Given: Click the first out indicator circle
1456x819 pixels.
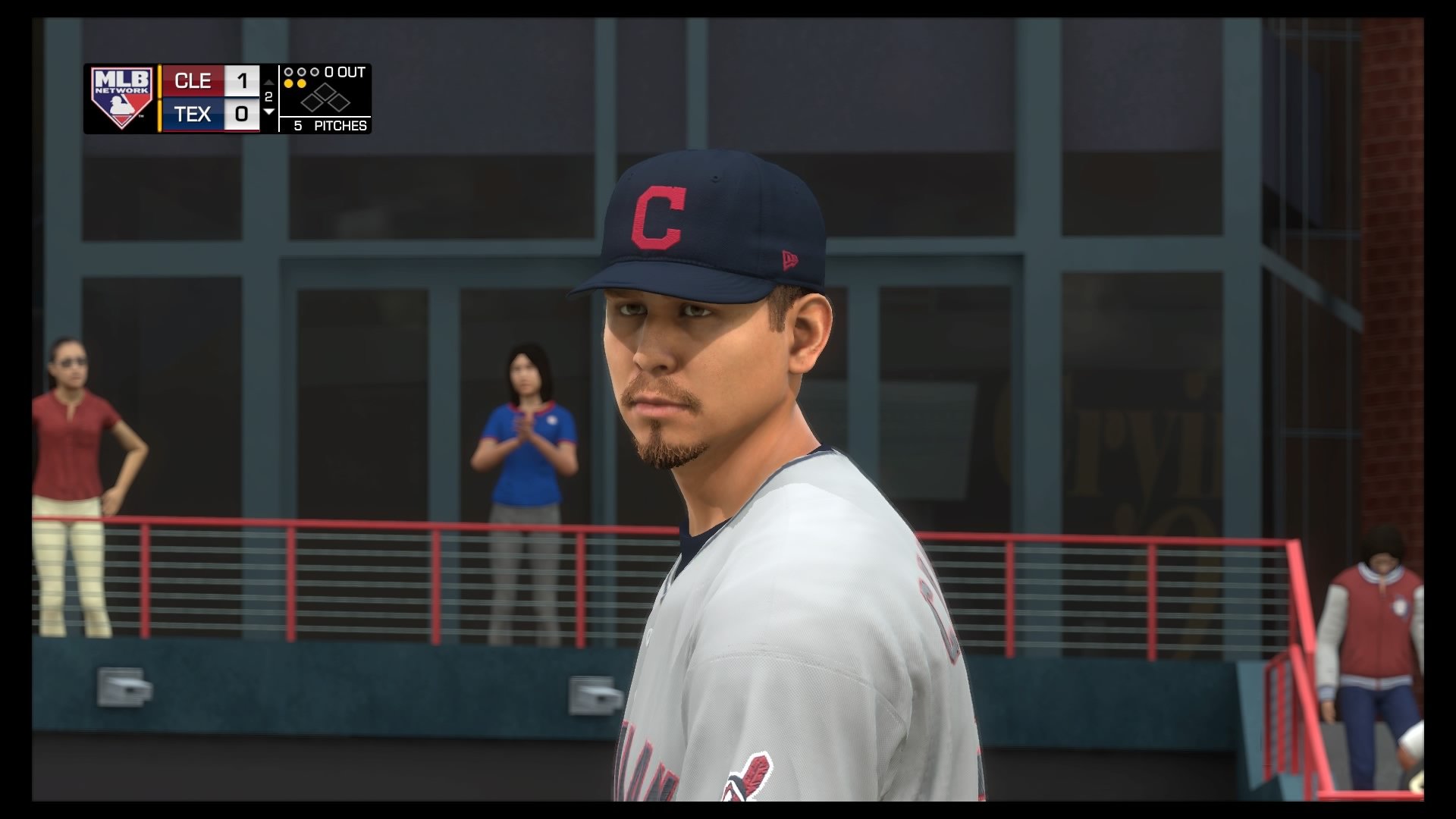Looking at the screenshot, I should pyautogui.click(x=287, y=72).
